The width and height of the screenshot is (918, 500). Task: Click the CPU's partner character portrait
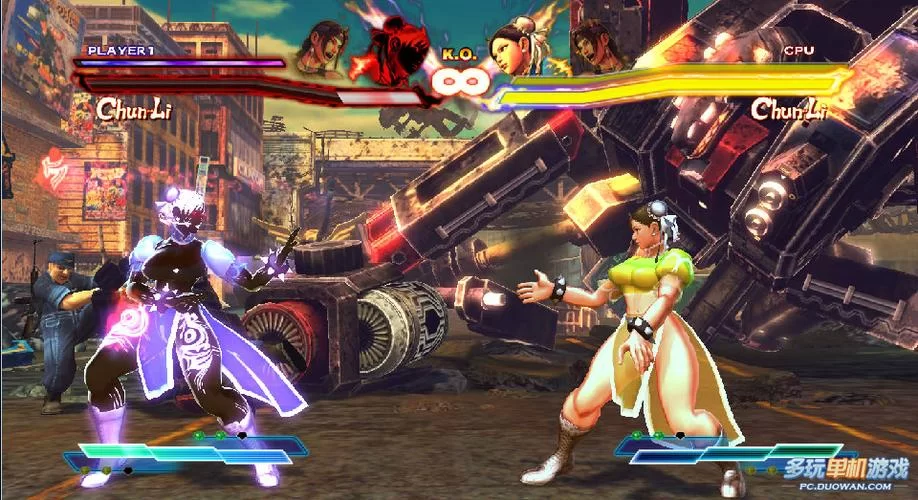[594, 47]
